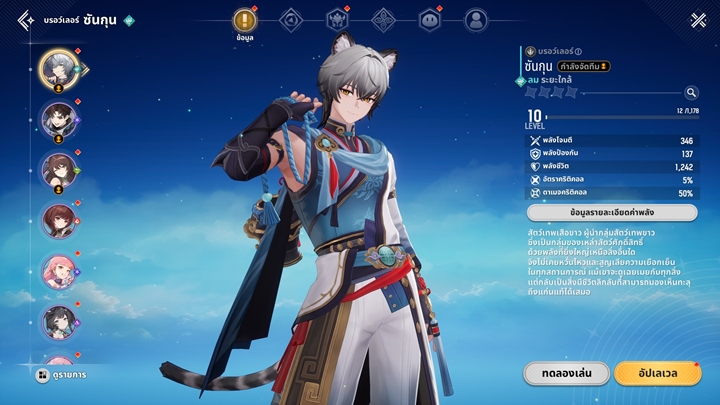The width and height of the screenshot is (720, 405).
Task: Tap the yellow อัปเลเวล level up button
Action: click(x=657, y=373)
